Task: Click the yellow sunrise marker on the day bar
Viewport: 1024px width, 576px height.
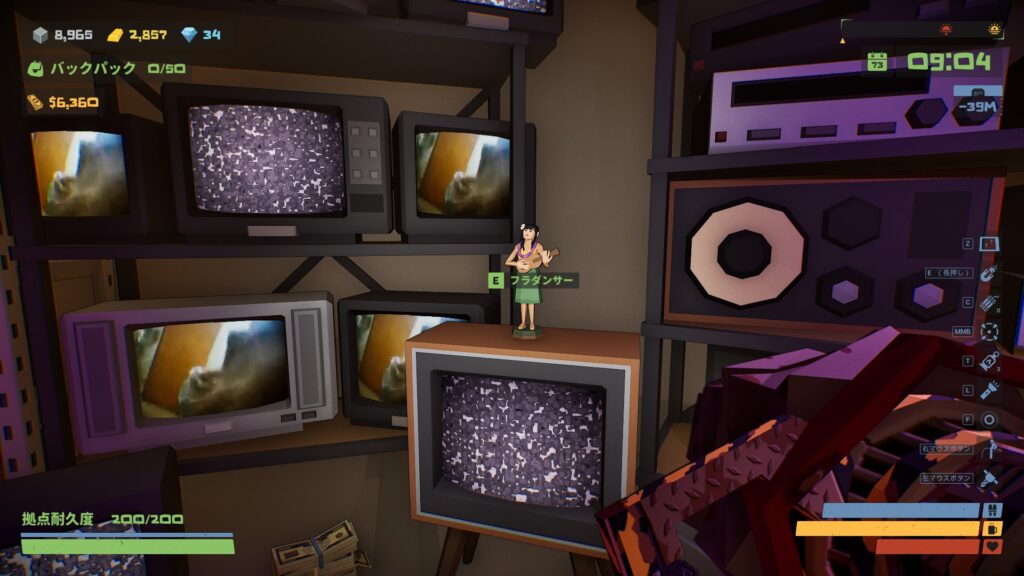Action: [993, 28]
